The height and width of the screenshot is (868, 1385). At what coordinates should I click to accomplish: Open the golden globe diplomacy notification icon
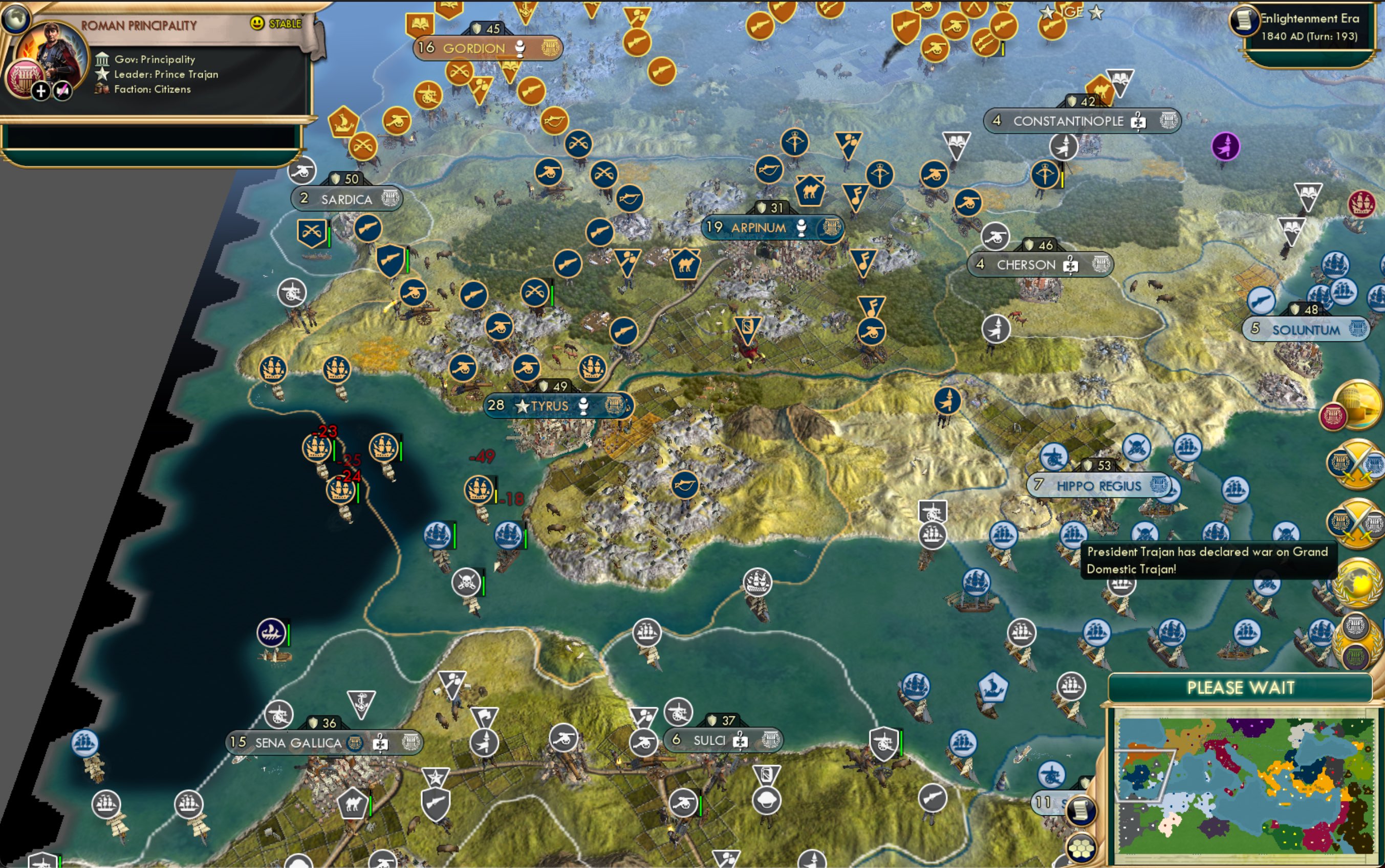(x=1358, y=582)
